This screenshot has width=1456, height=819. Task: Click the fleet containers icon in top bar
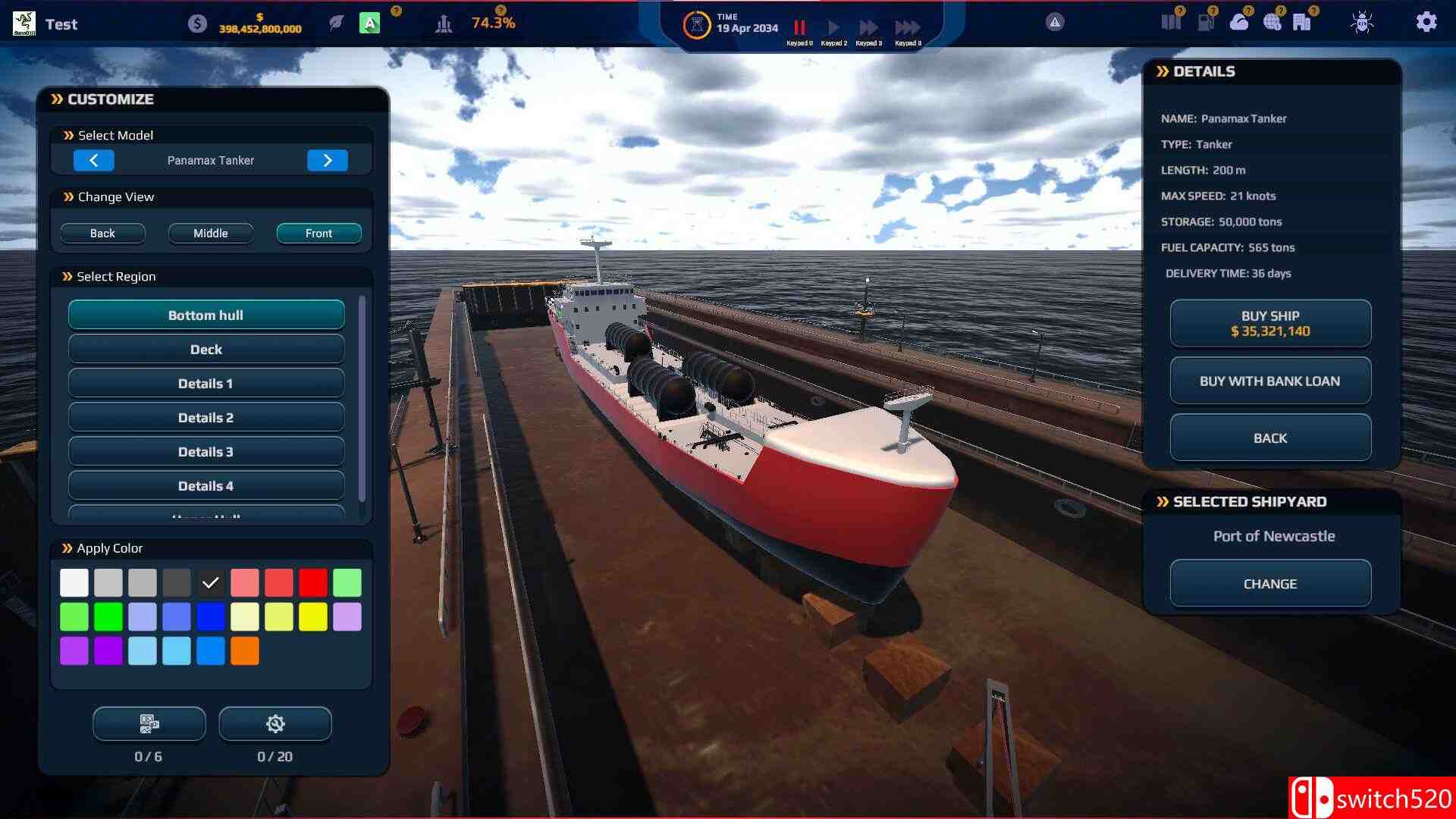pyautogui.click(x=1171, y=22)
